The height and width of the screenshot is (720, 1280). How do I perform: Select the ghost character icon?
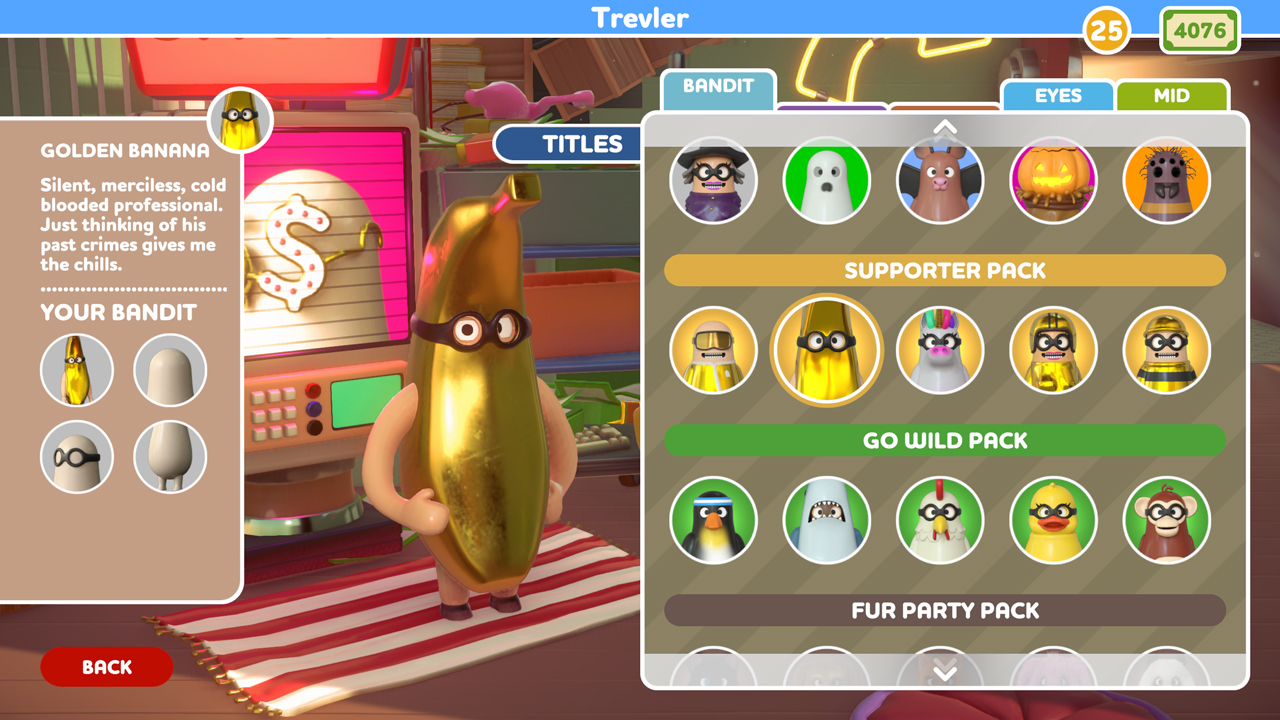(827, 180)
